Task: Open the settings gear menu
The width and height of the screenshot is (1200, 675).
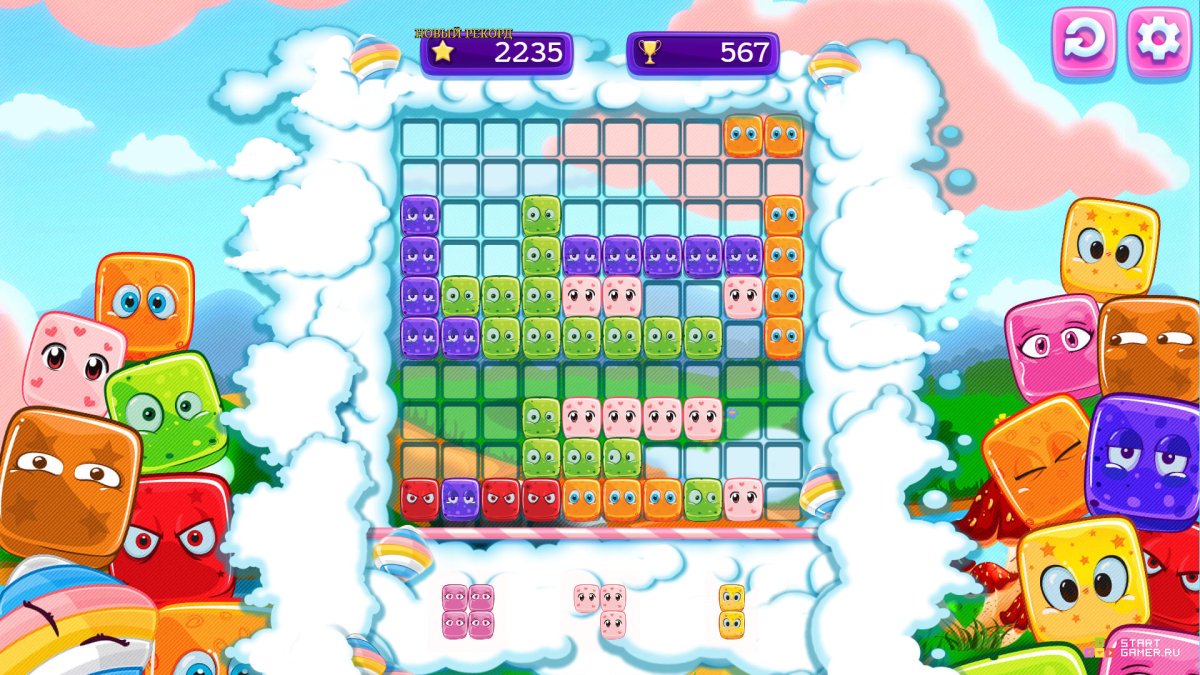Action: pyautogui.click(x=1159, y=42)
